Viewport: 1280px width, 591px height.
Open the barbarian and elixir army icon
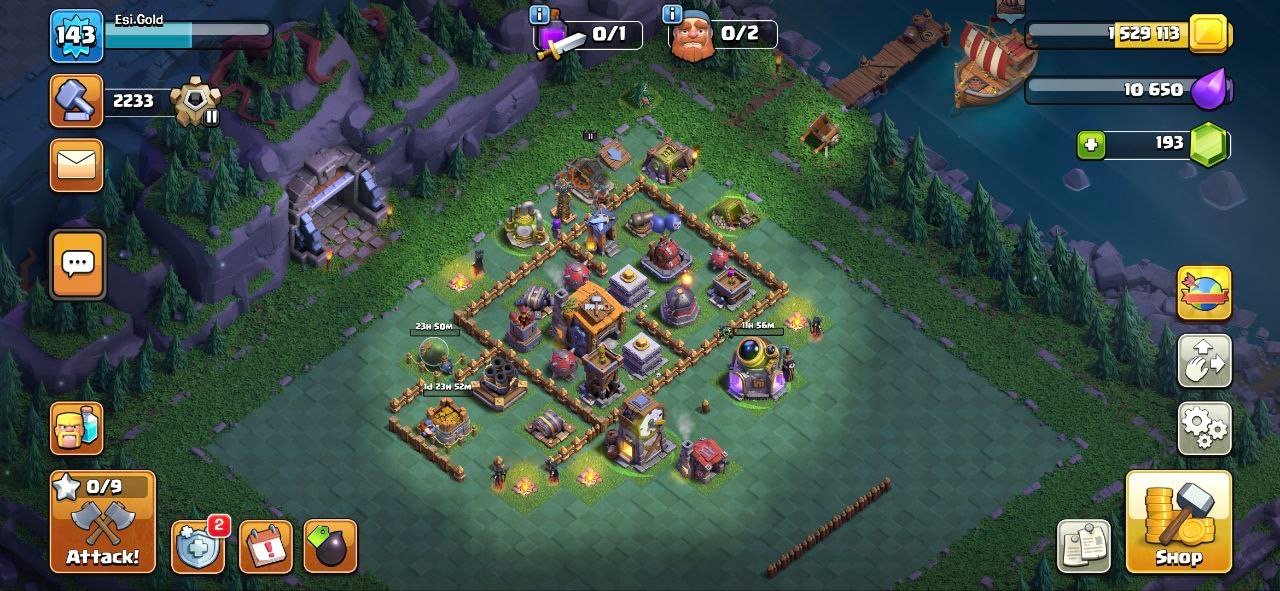77,428
